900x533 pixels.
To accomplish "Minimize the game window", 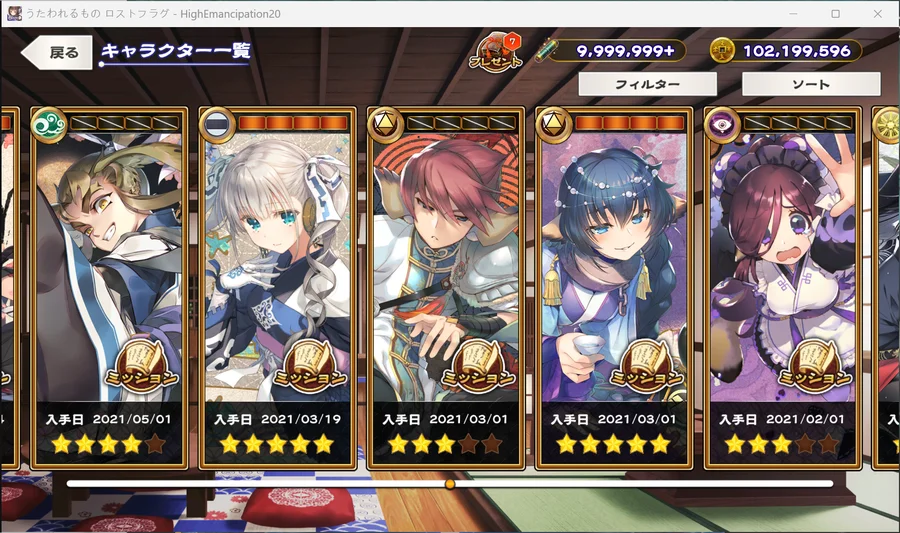I will coord(791,13).
